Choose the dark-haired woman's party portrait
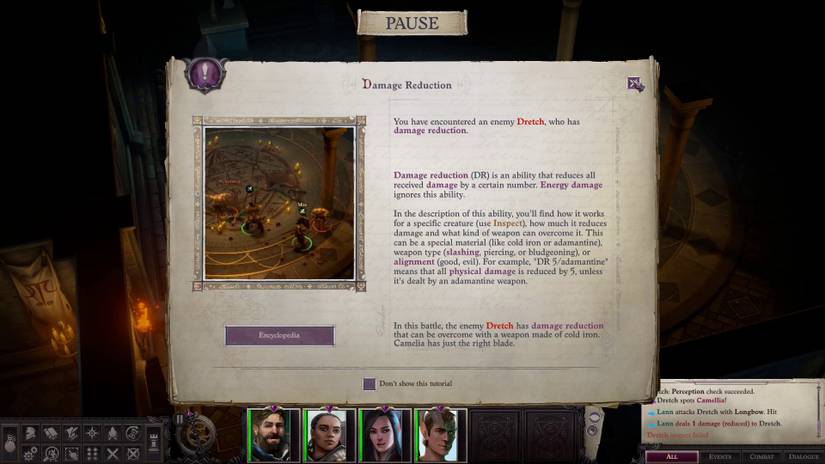This screenshot has height=464, width=825. [386, 435]
